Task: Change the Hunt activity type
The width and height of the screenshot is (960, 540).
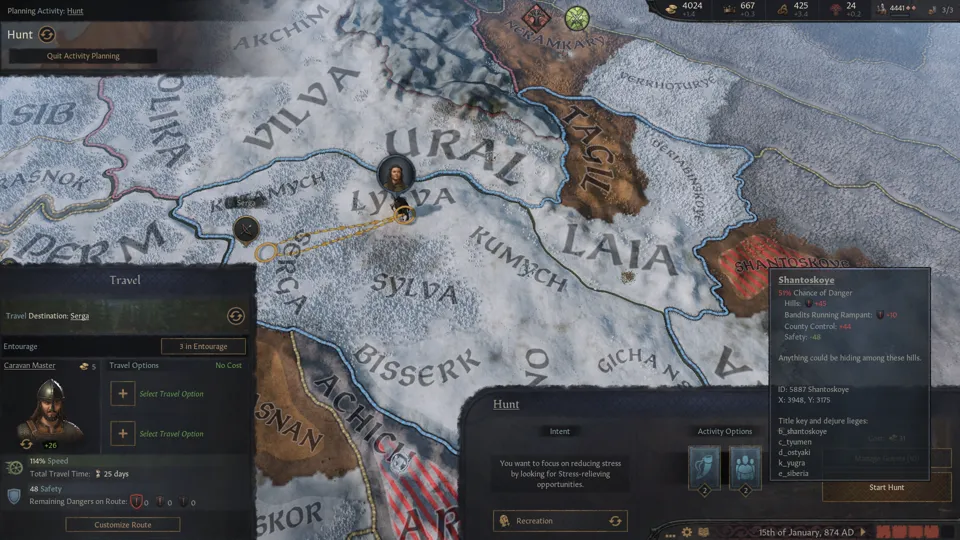Action: pos(46,34)
